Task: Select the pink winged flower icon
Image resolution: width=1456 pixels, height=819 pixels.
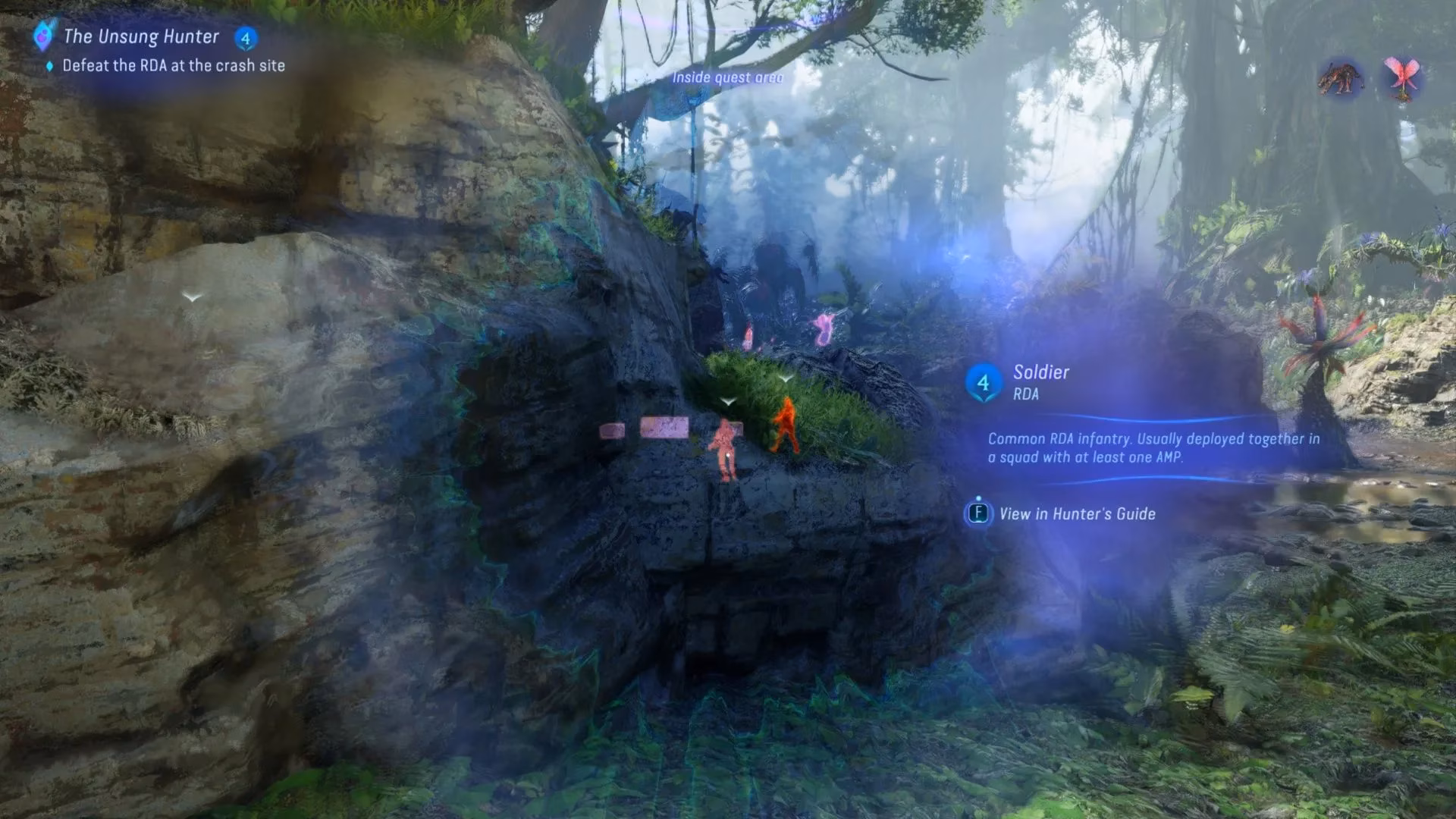Action: tap(1401, 79)
